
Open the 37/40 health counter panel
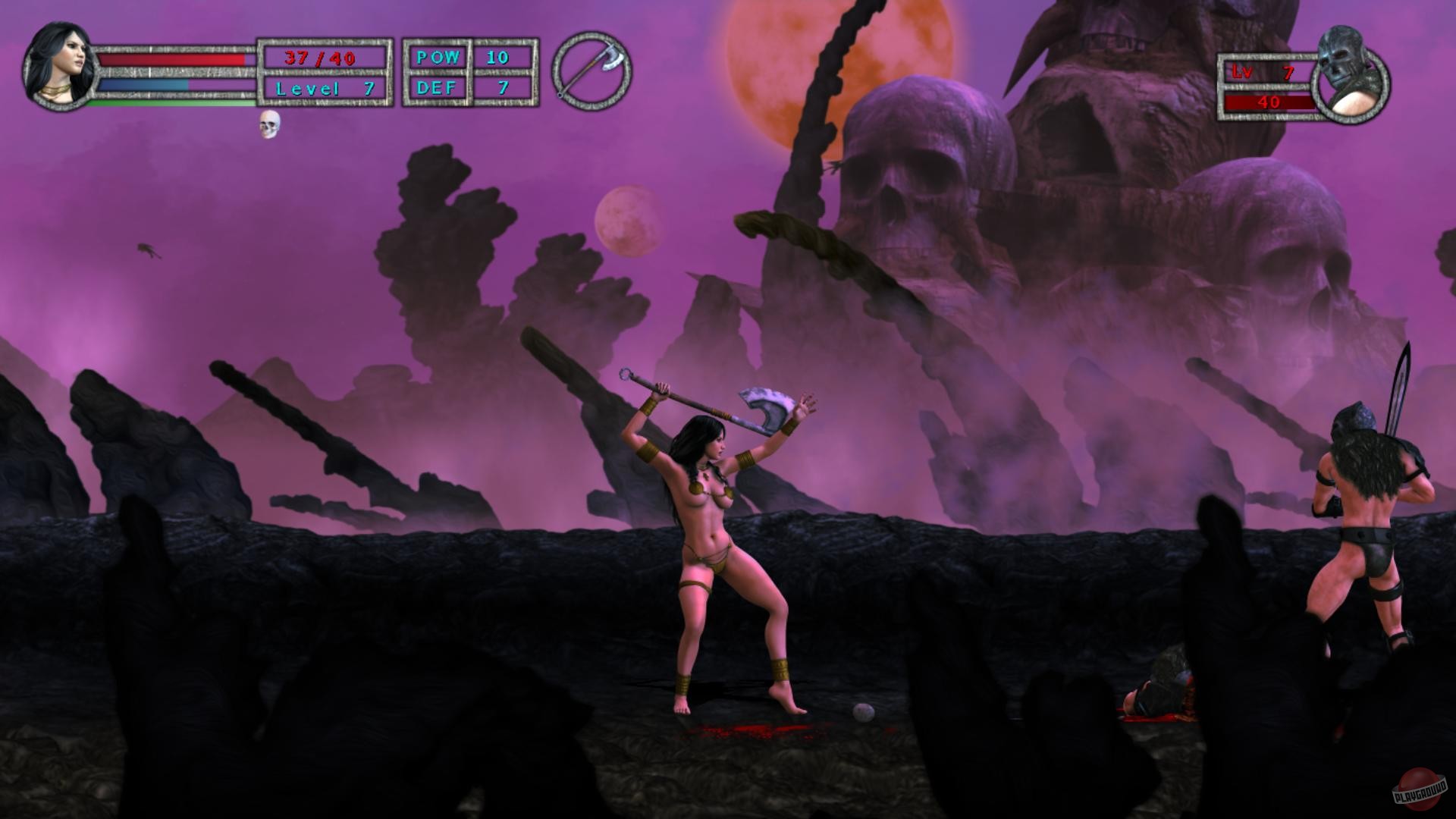[x=326, y=56]
